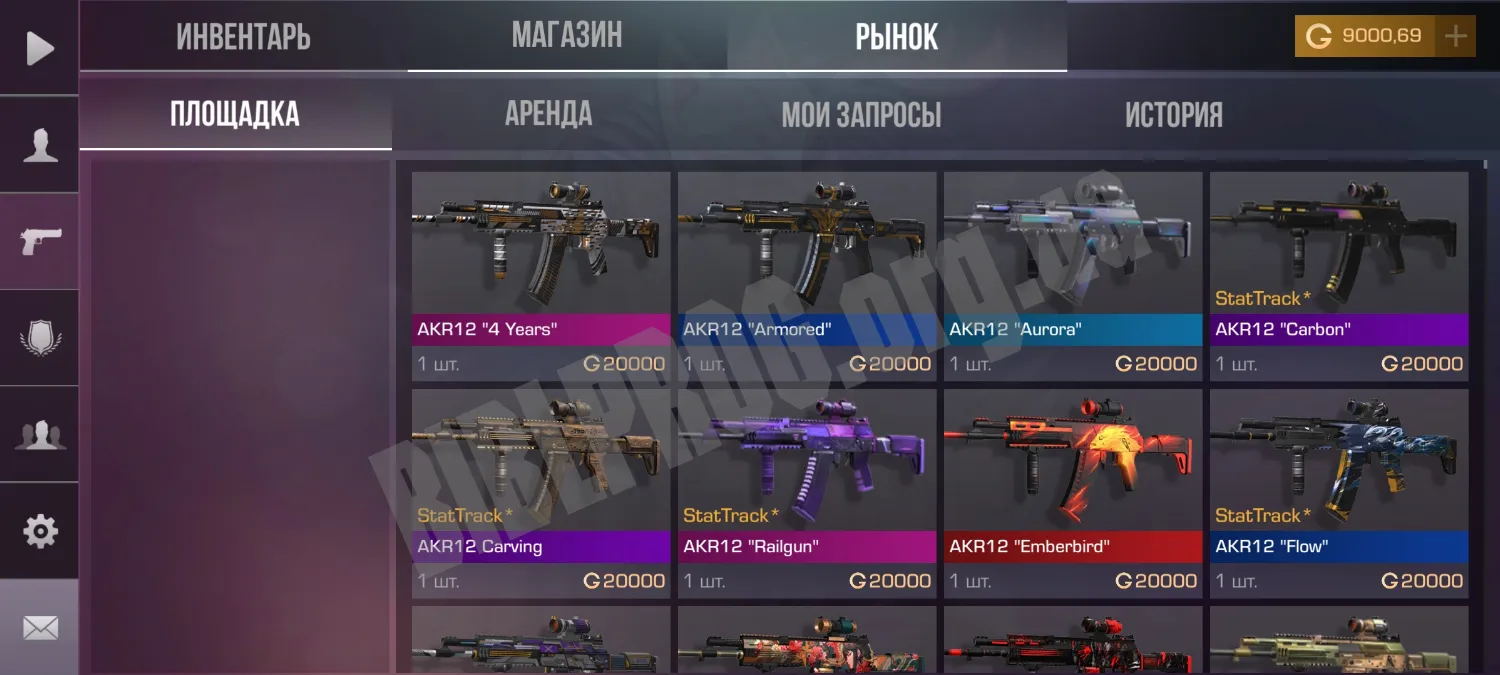Open the Аренда sub-tab
The height and width of the screenshot is (675, 1500).
[548, 114]
